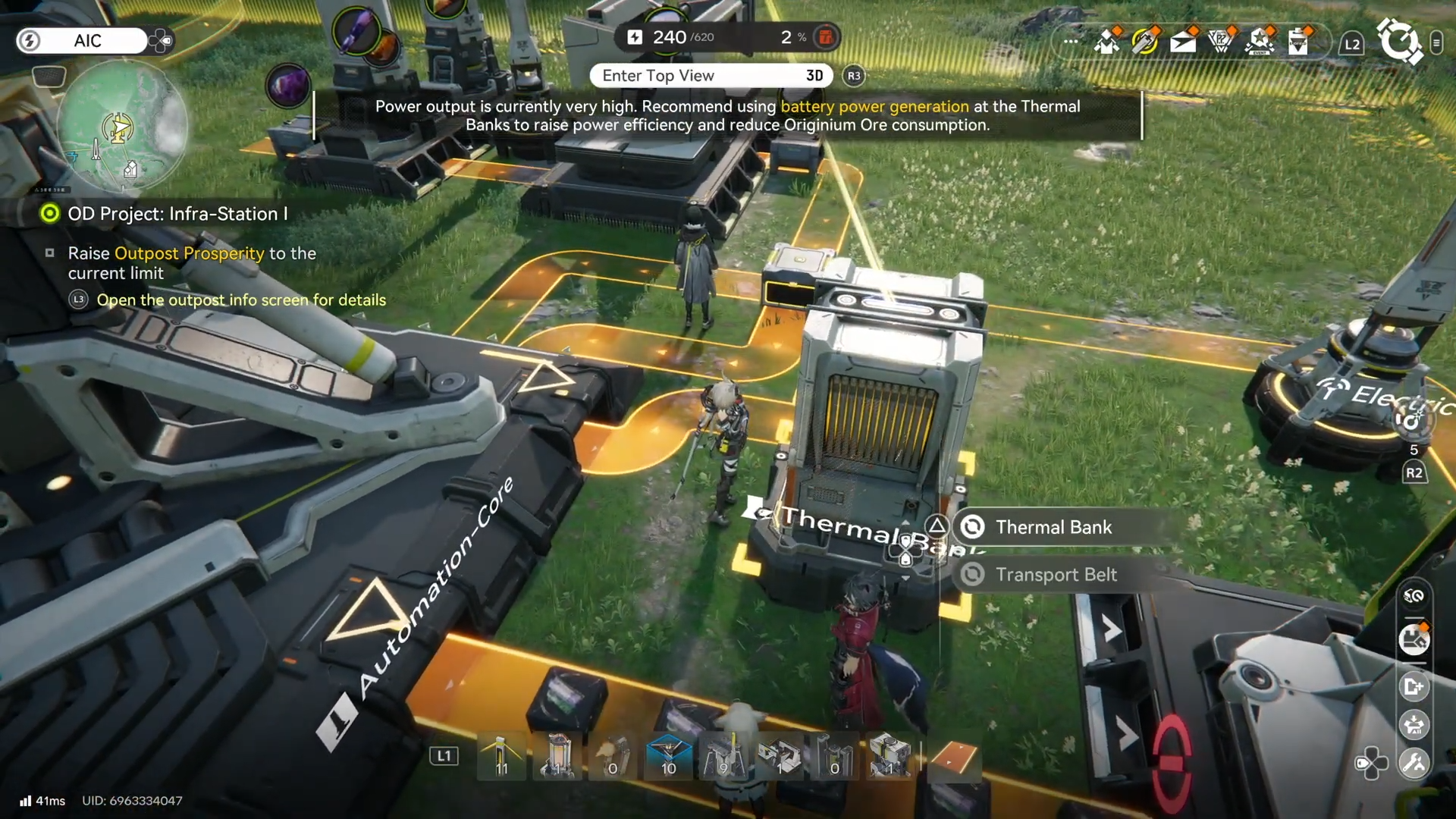Select the power pylon slot with 11
Screen dimensions: 1456x819
click(501, 757)
